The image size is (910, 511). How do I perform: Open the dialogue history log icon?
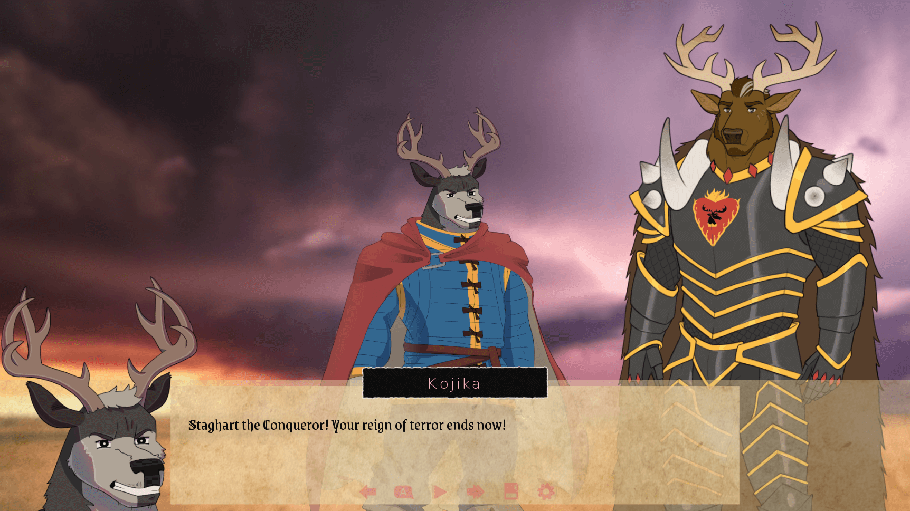click(x=403, y=491)
